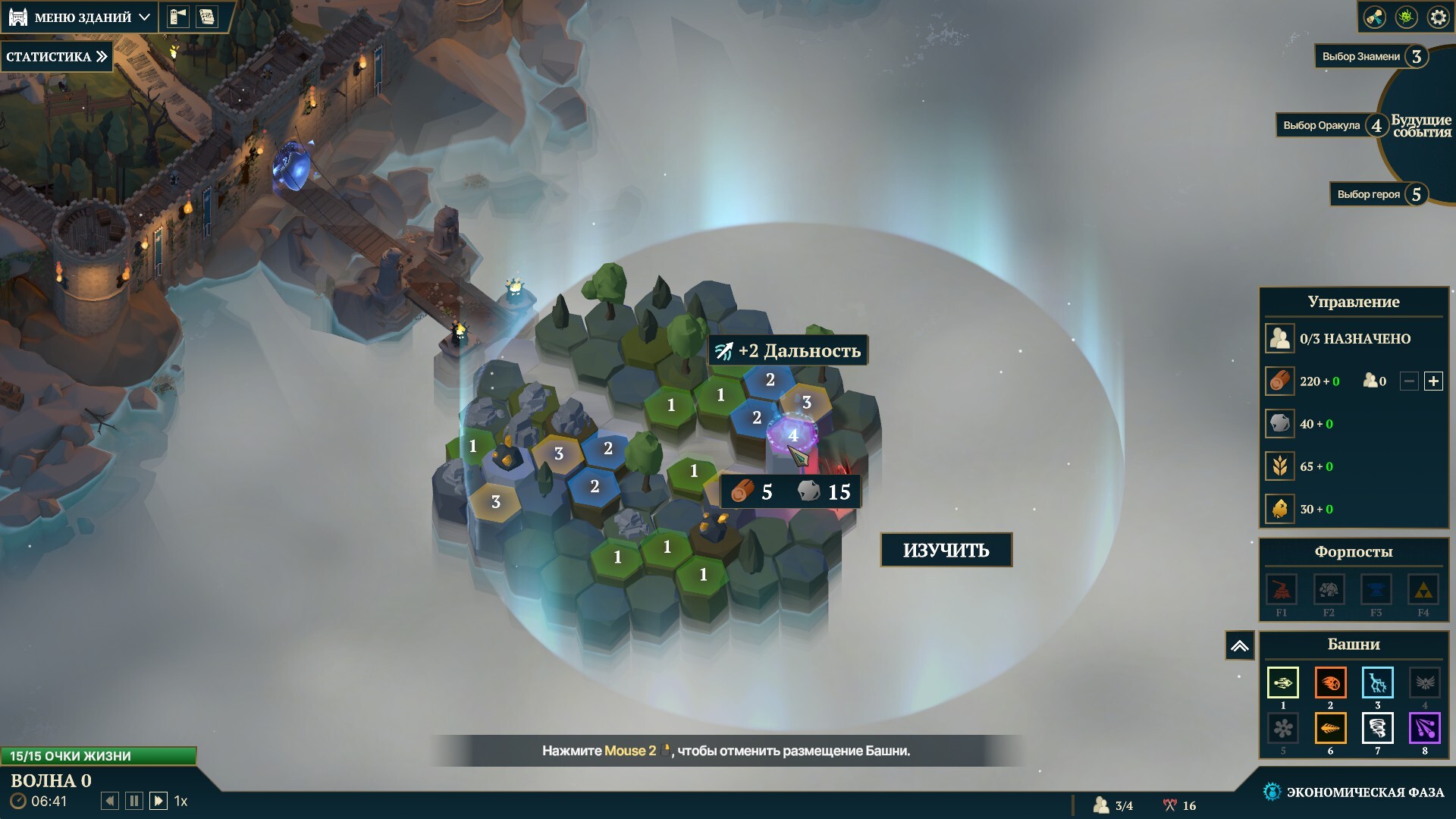Select the fireball tower slot 2
The image size is (1456, 819).
(x=1330, y=682)
